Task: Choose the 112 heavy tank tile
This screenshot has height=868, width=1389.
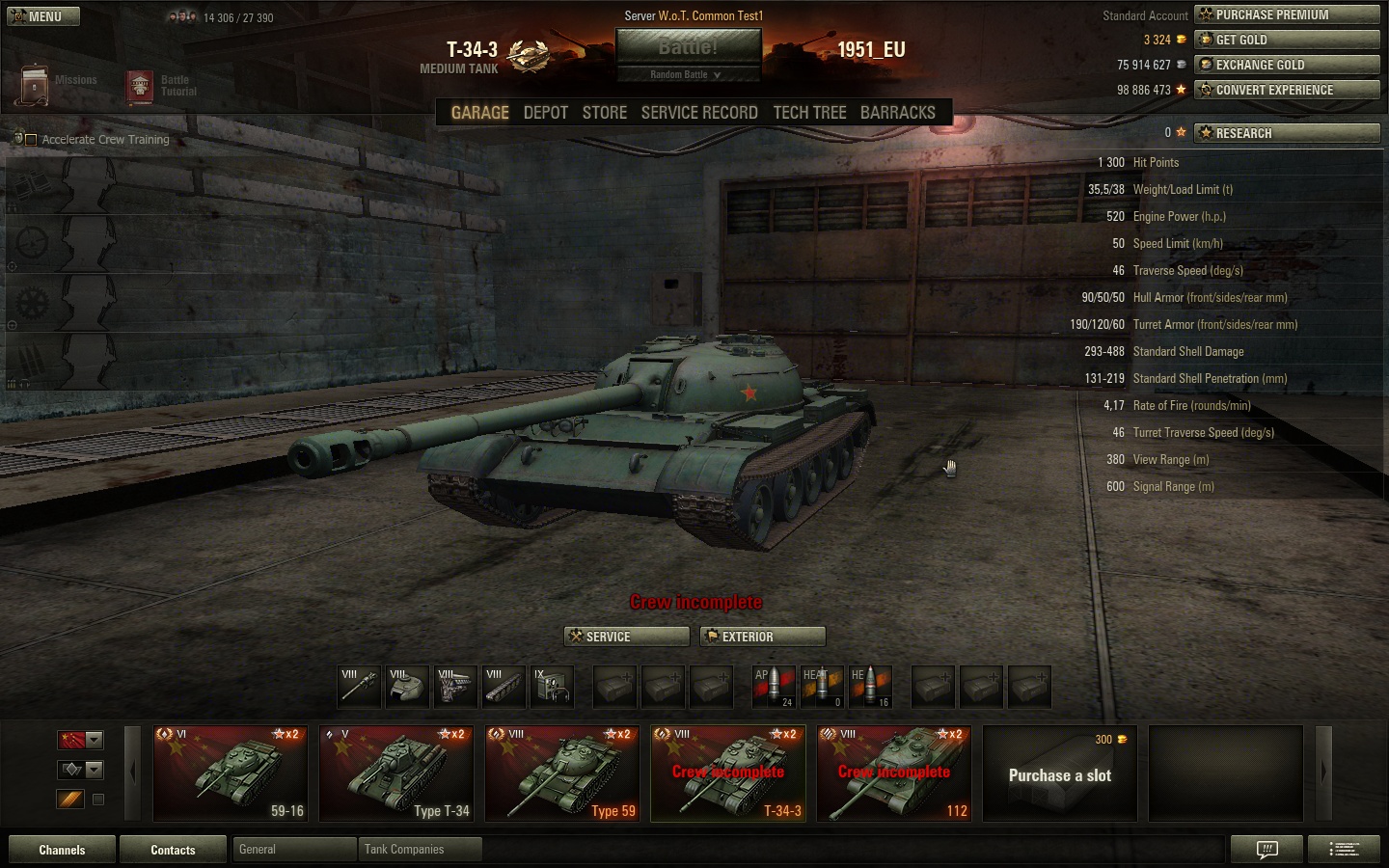Action: [x=894, y=773]
